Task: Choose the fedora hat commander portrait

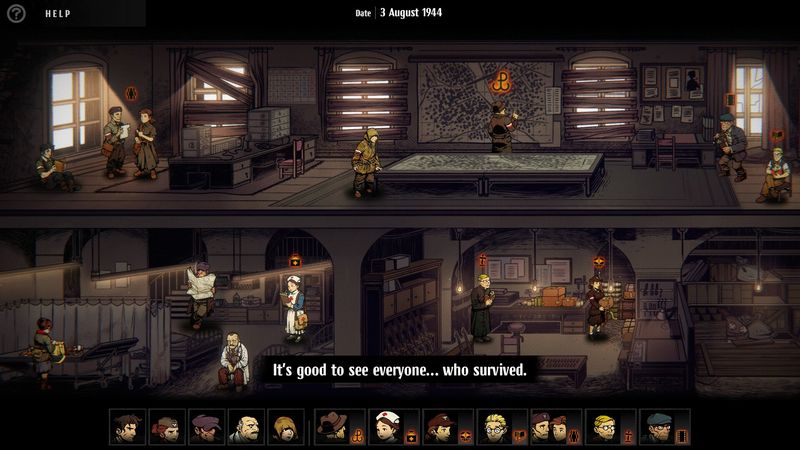Action: [331, 427]
